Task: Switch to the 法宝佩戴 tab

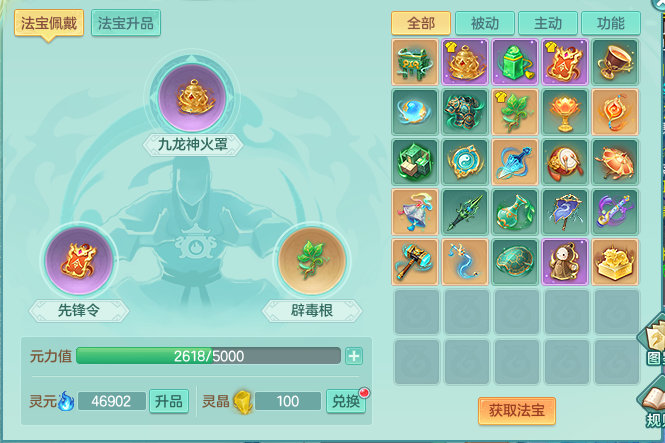Action: click(49, 23)
